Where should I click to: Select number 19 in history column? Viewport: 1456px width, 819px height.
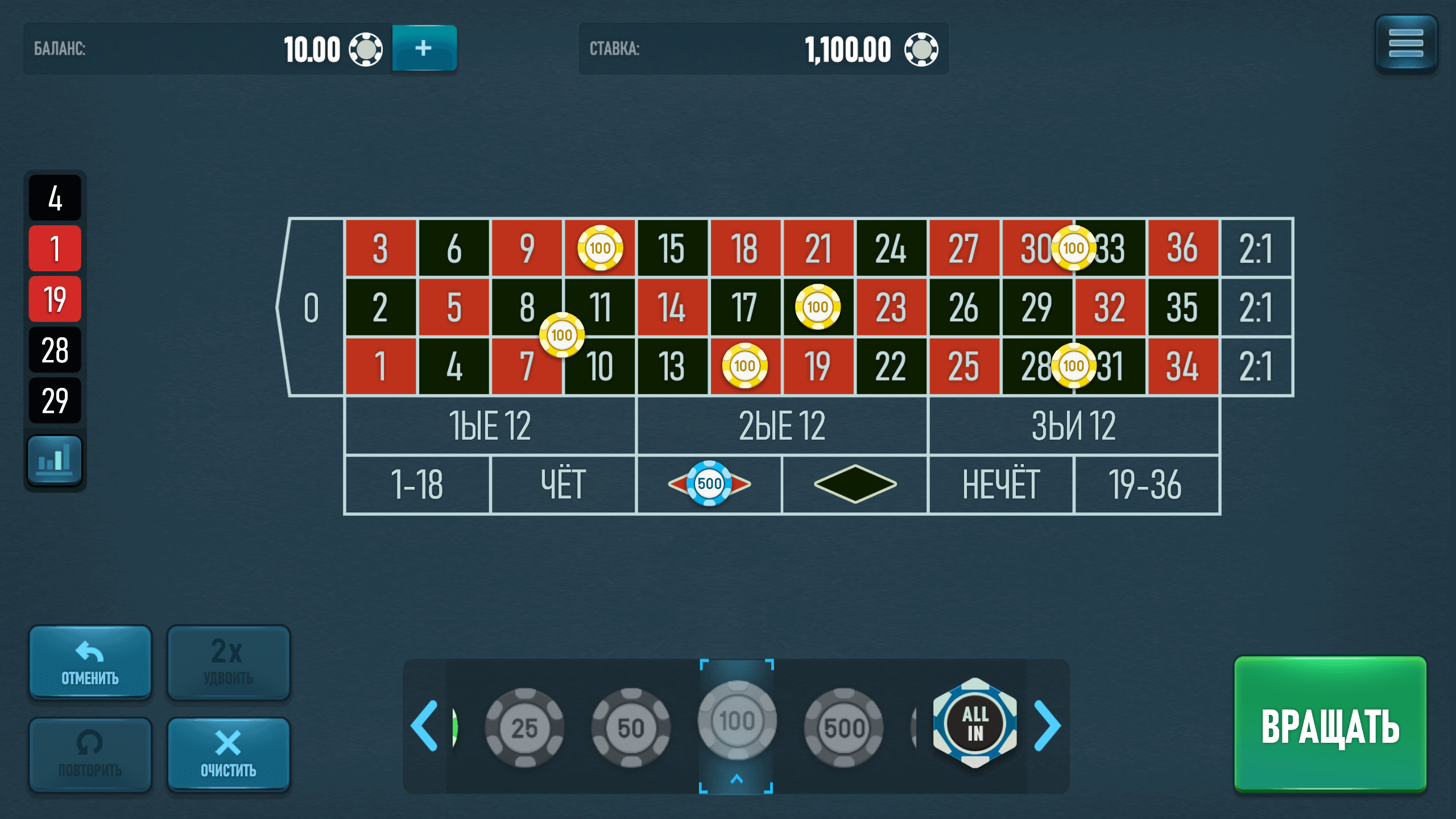click(x=55, y=298)
